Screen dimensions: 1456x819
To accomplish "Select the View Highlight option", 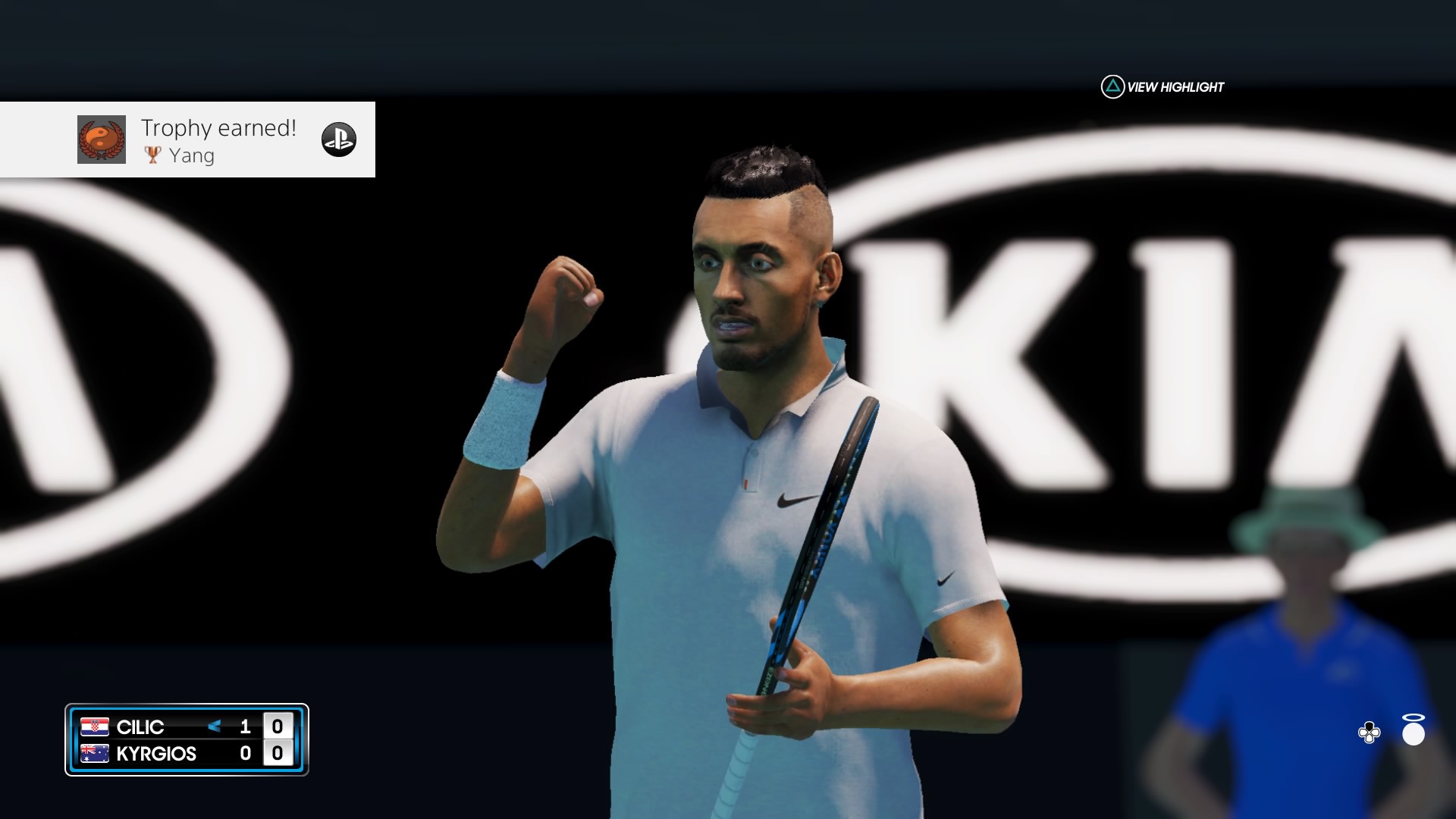I will (x=1163, y=87).
